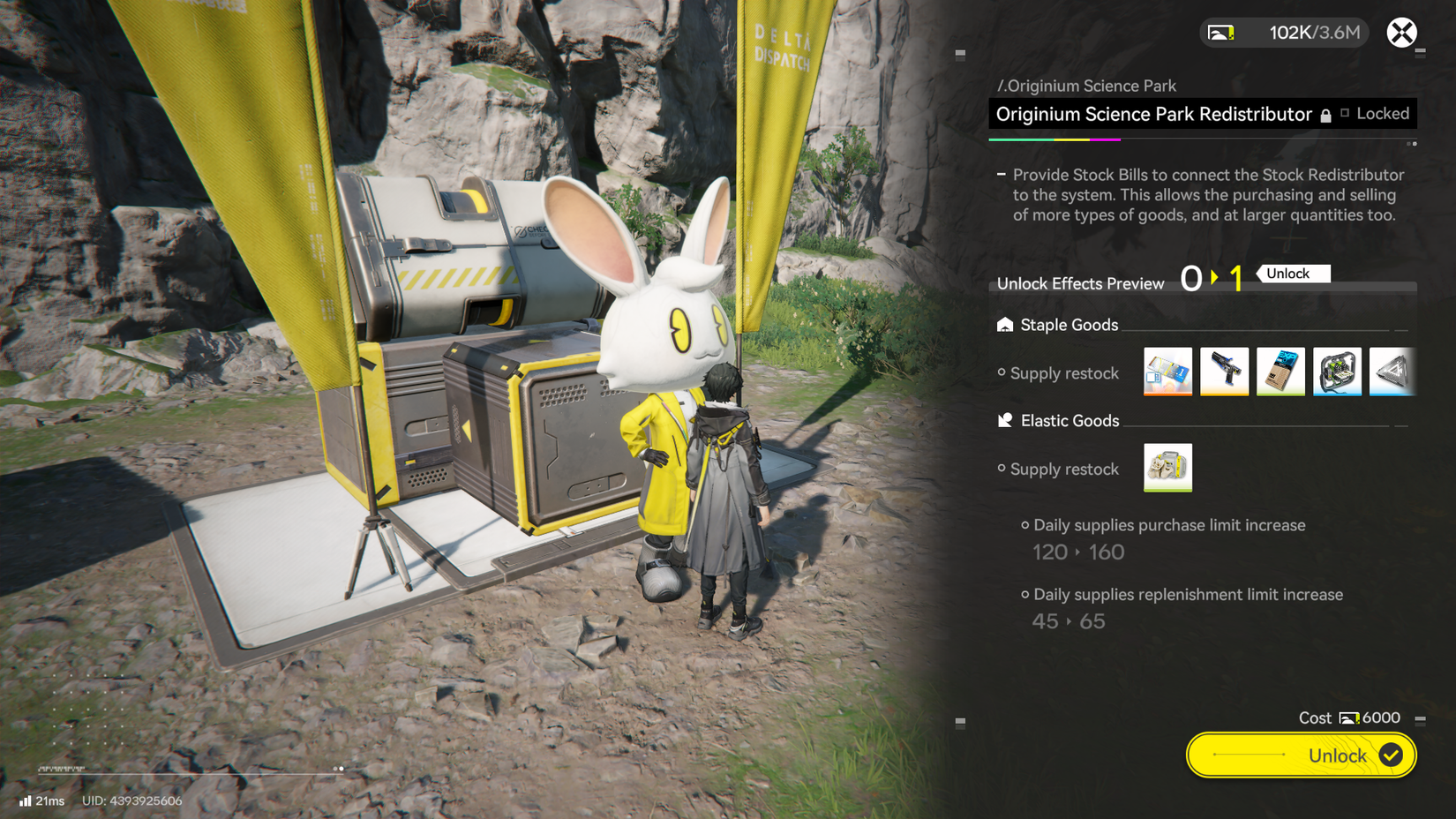
Task: Select the machinery supply item thumbnail
Action: (1338, 372)
